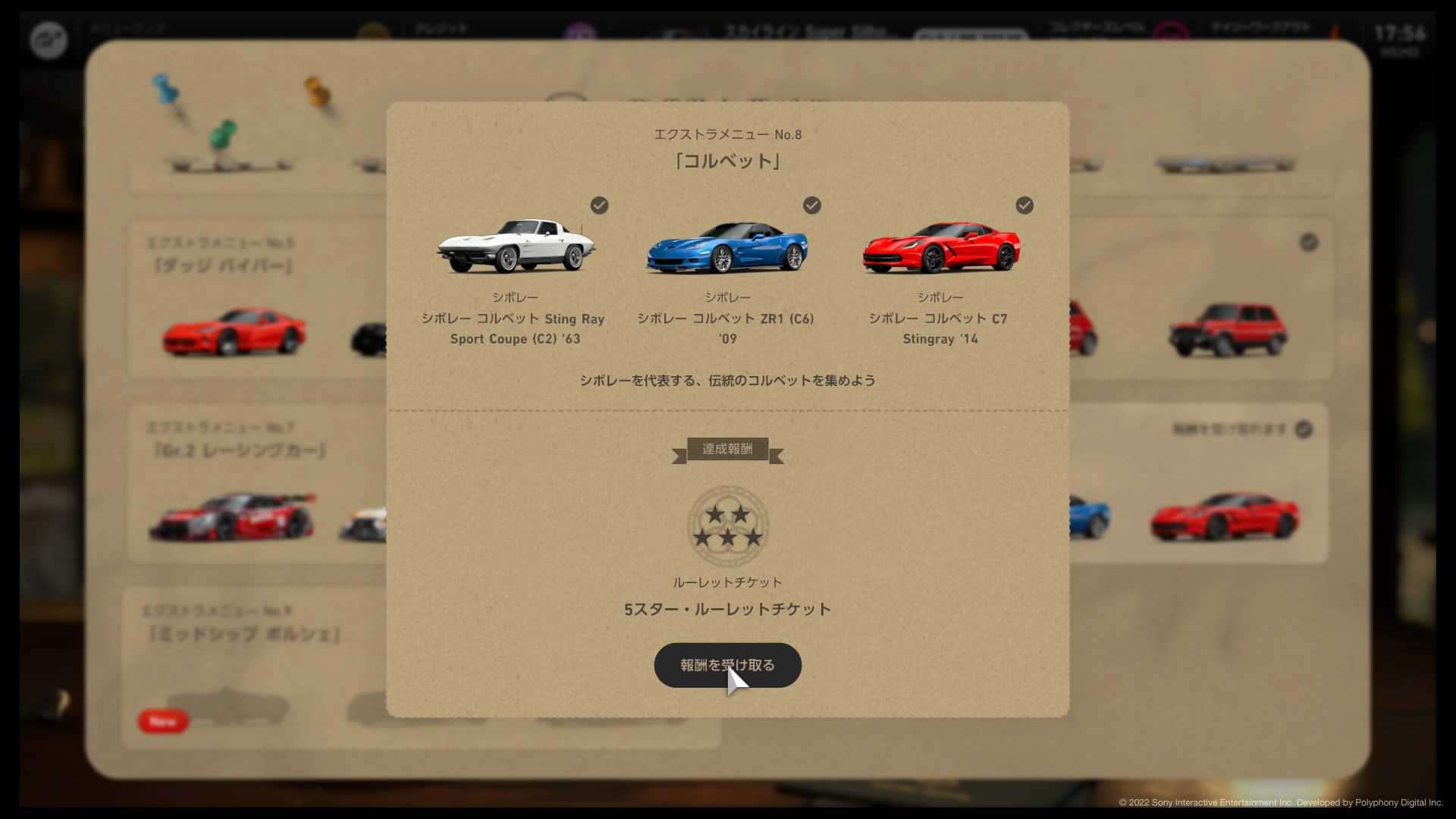Click the 5-star roulette ticket emblem

point(726,527)
